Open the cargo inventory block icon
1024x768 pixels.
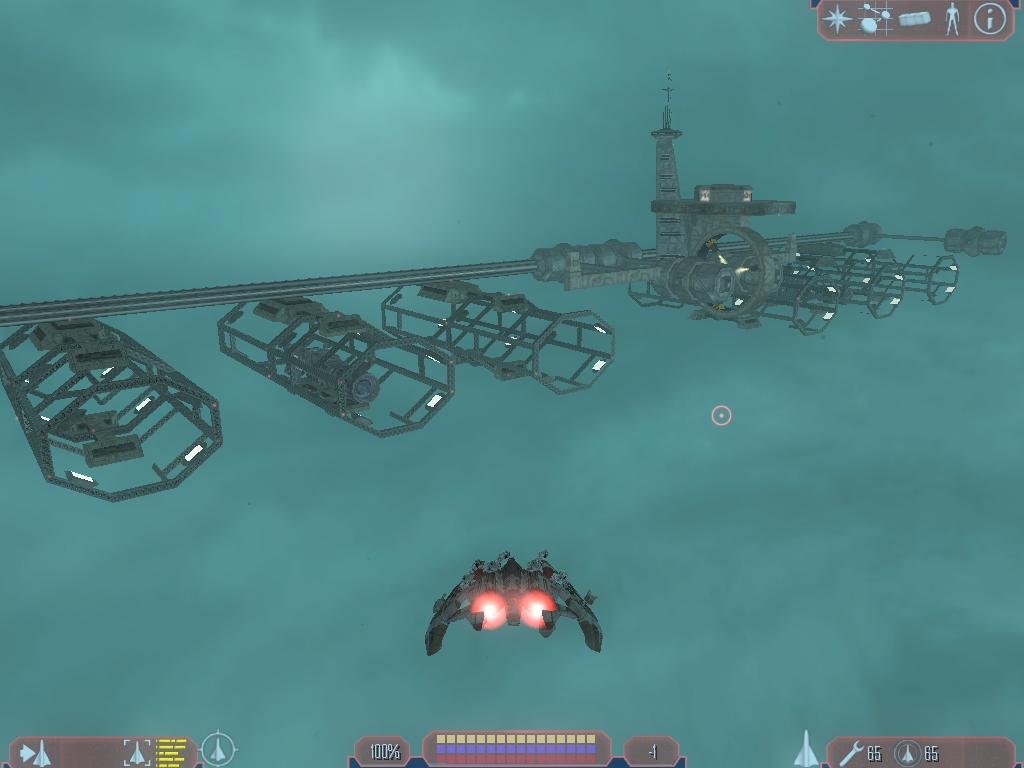click(x=915, y=19)
